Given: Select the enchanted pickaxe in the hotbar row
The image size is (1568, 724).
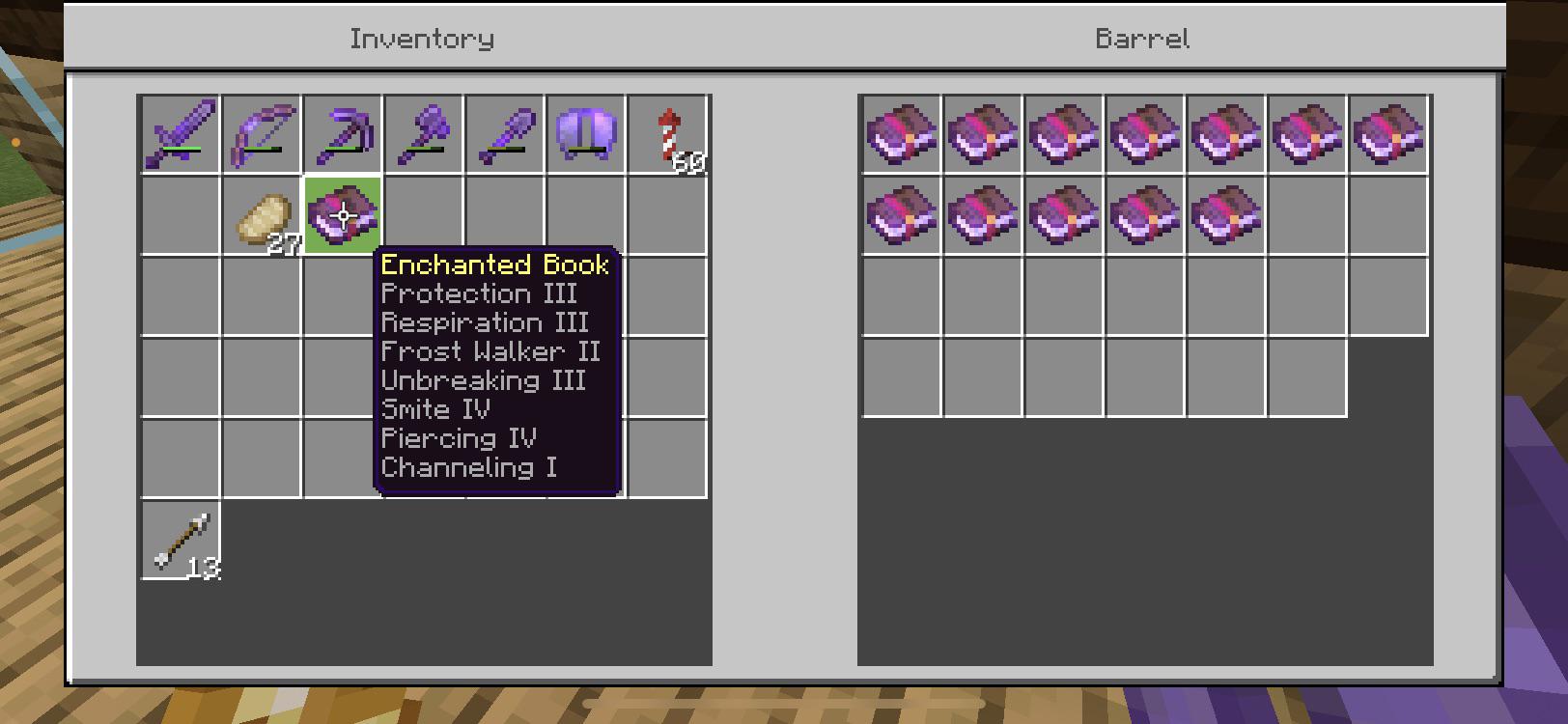Looking at the screenshot, I should [342, 132].
